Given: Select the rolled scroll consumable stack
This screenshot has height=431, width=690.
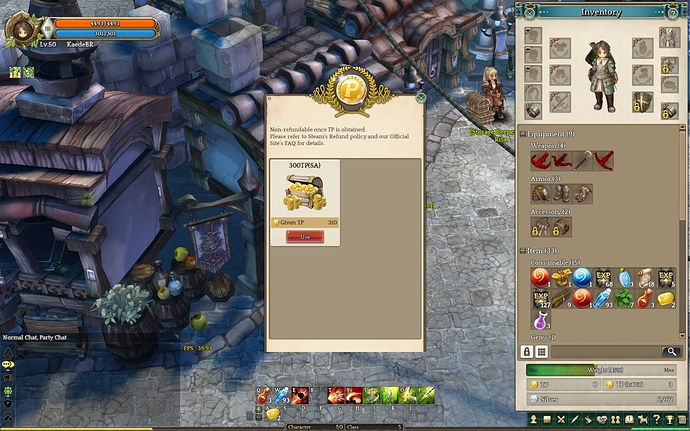Looking at the screenshot, I should [x=646, y=277].
